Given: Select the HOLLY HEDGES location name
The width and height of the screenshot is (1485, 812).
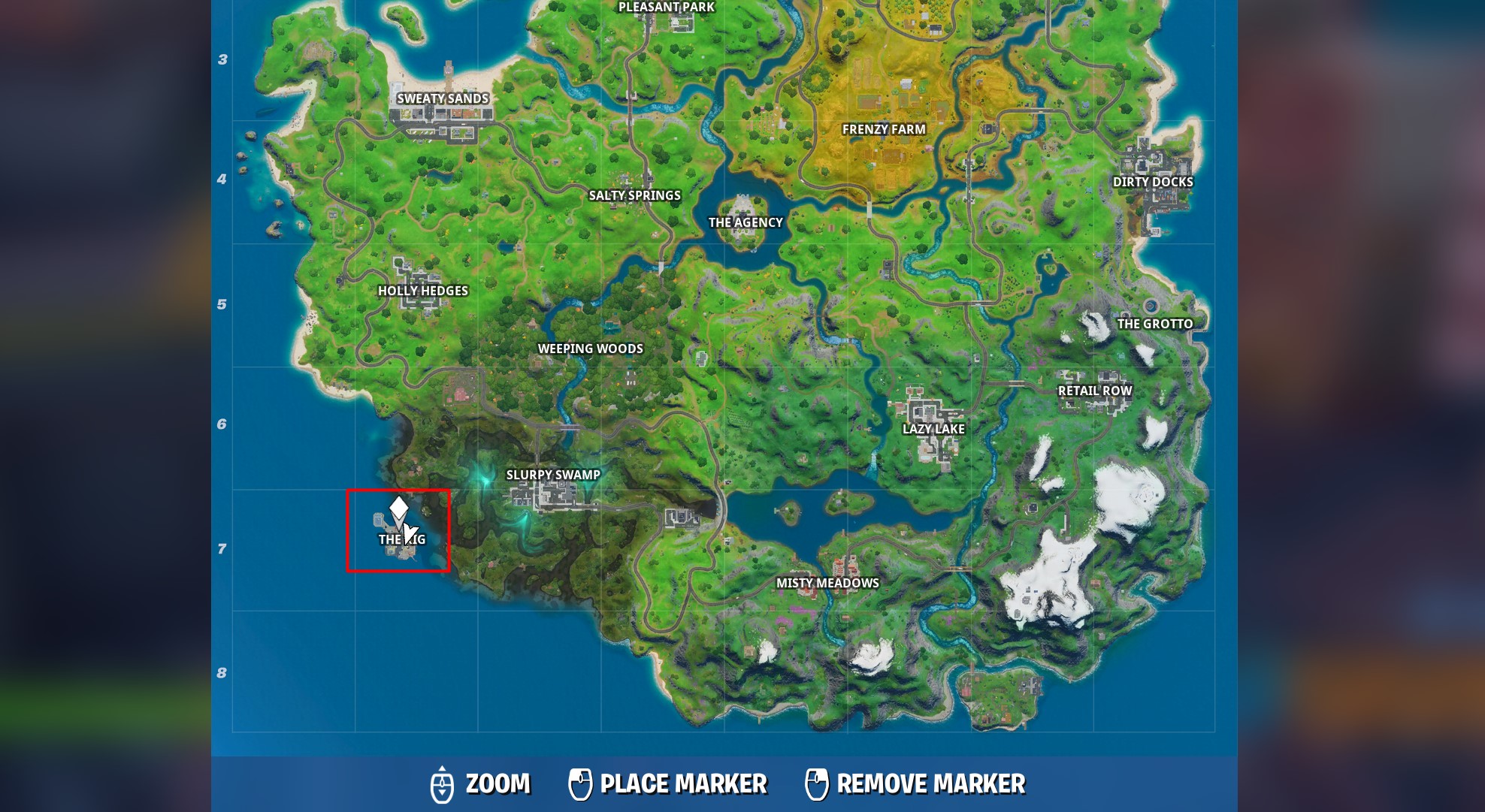Looking at the screenshot, I should tap(424, 291).
